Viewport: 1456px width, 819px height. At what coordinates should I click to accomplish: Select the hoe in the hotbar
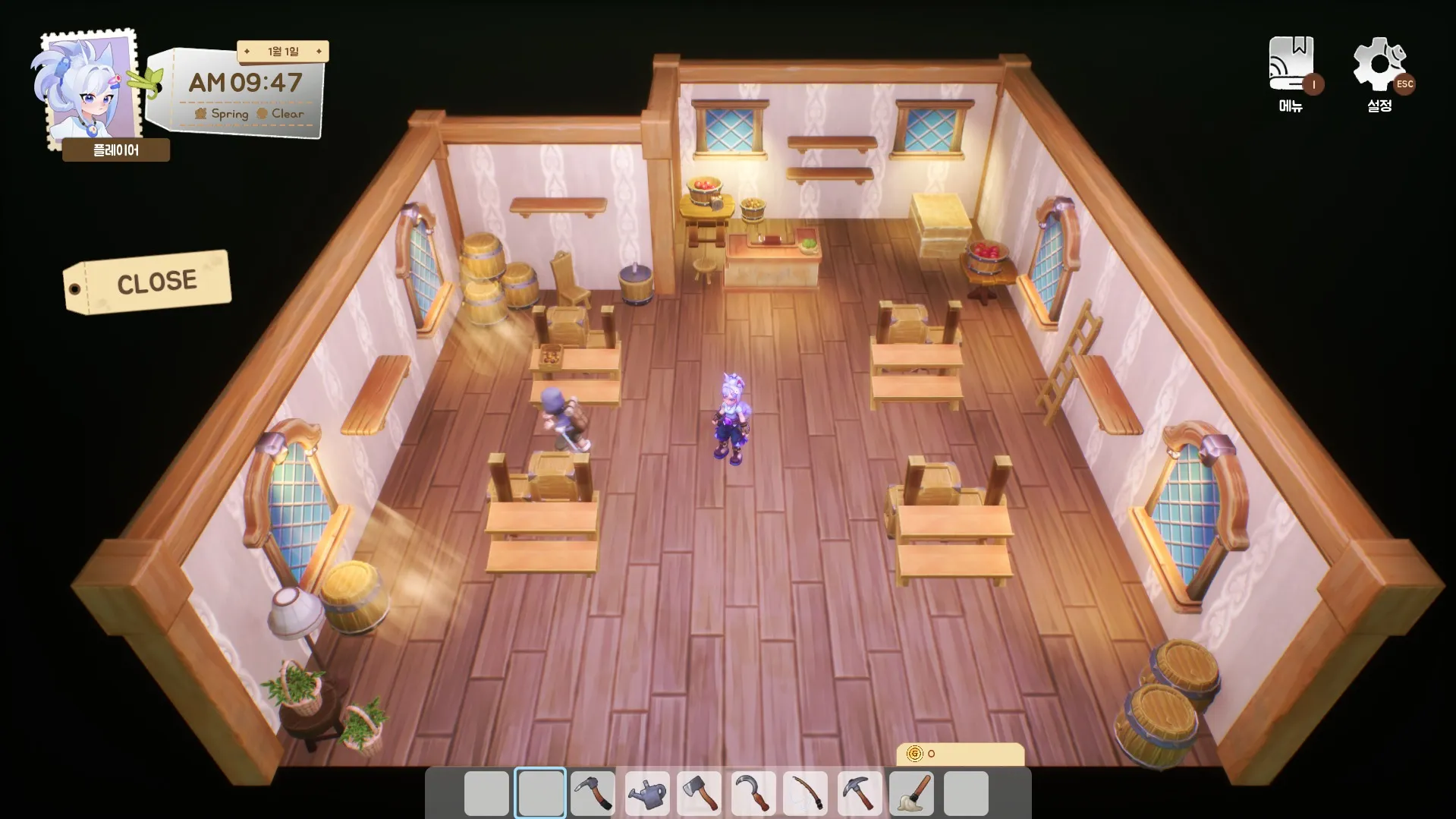point(593,793)
